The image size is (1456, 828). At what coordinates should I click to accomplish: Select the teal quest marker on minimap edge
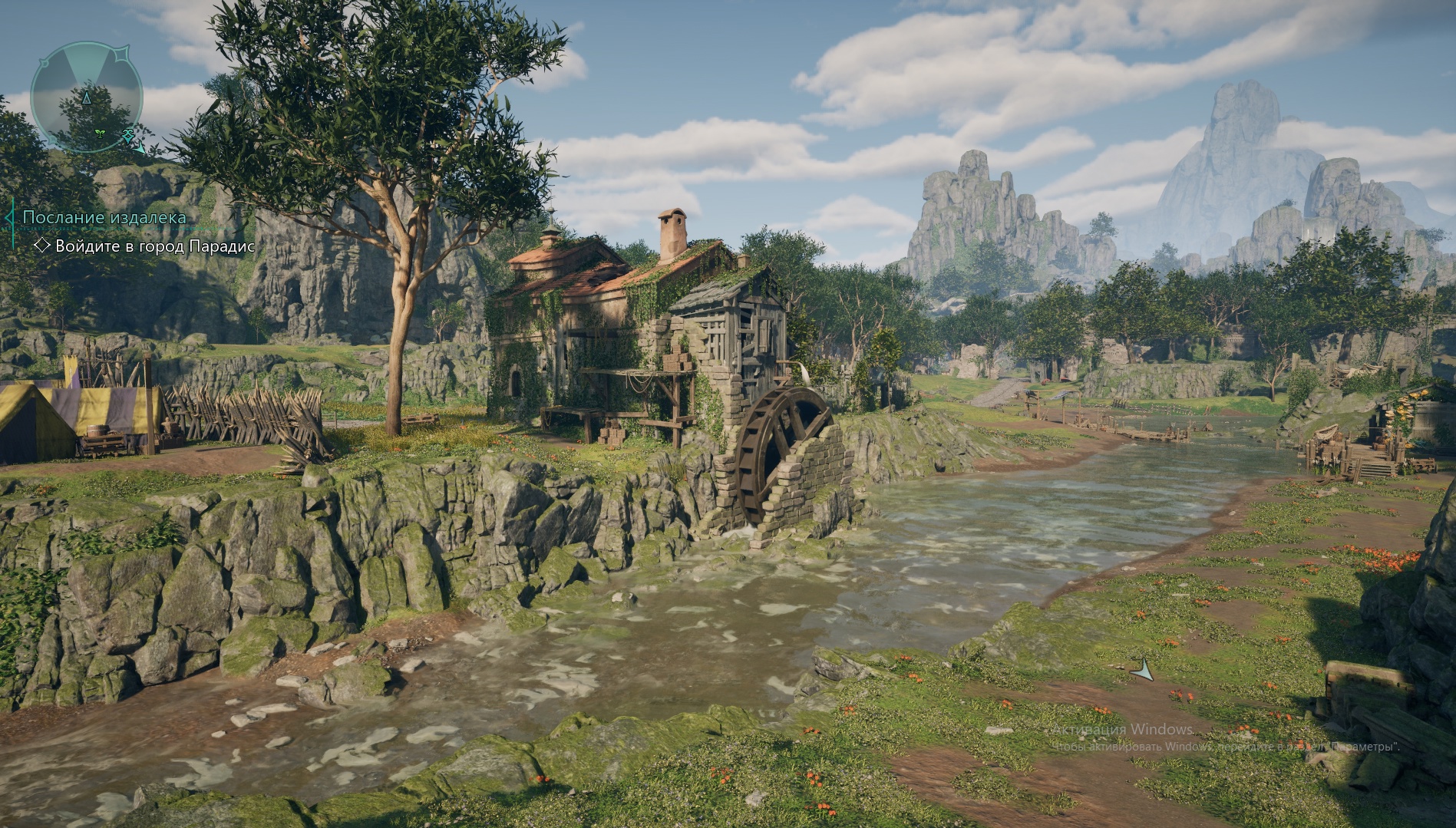point(127,136)
